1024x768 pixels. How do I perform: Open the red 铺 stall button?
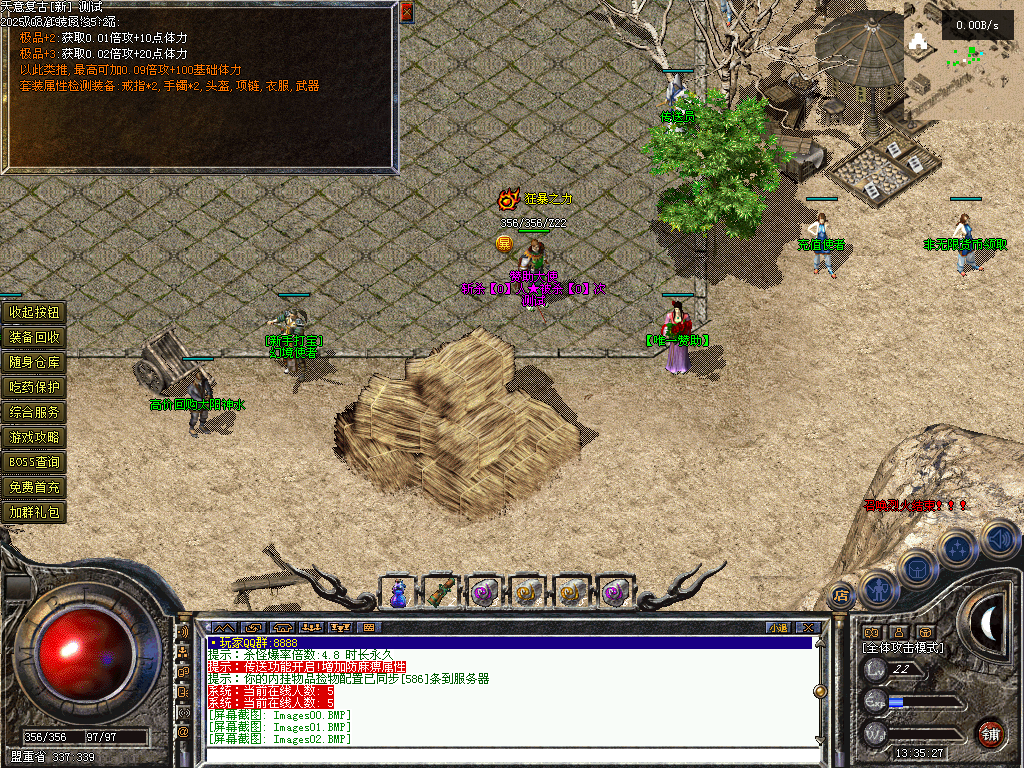[990, 732]
